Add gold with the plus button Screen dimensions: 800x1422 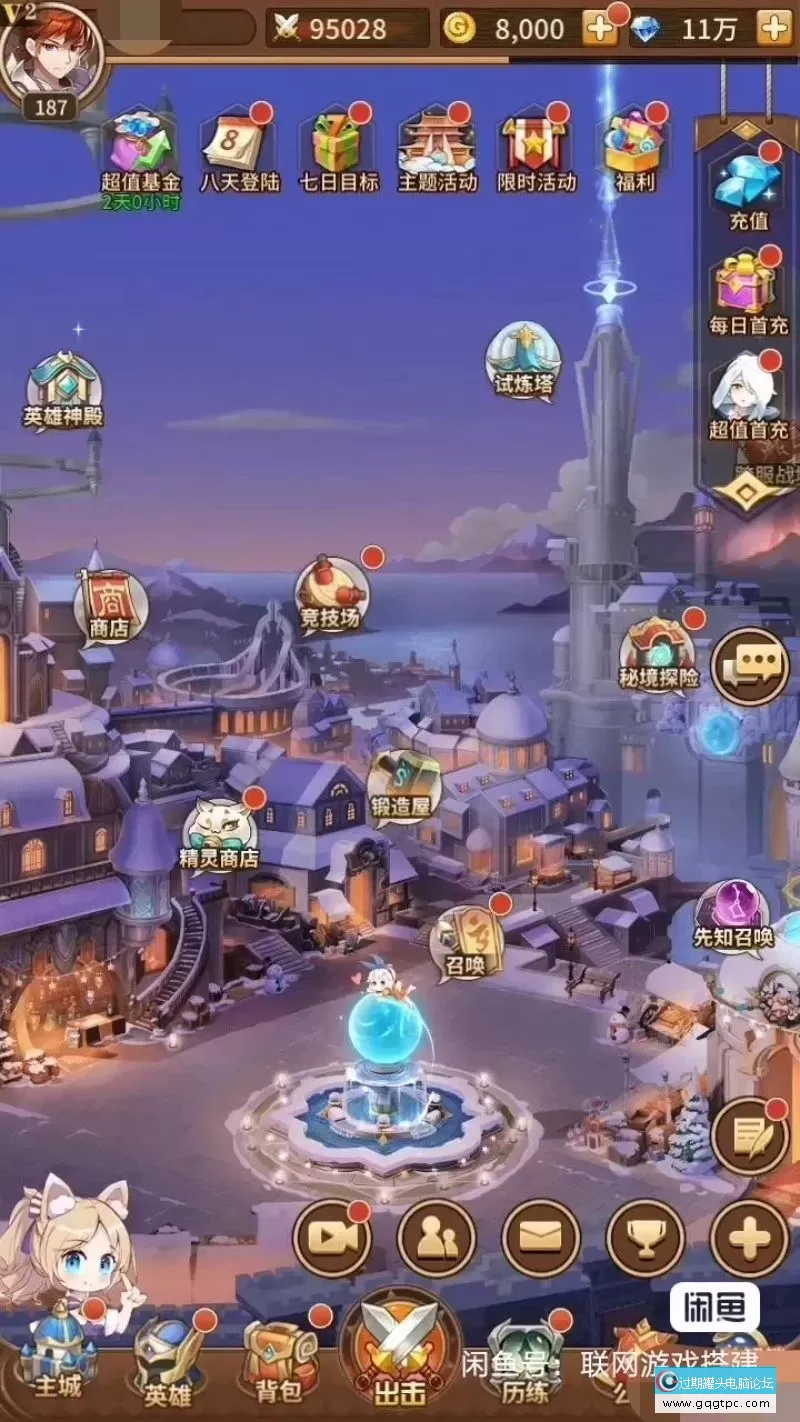pos(600,29)
